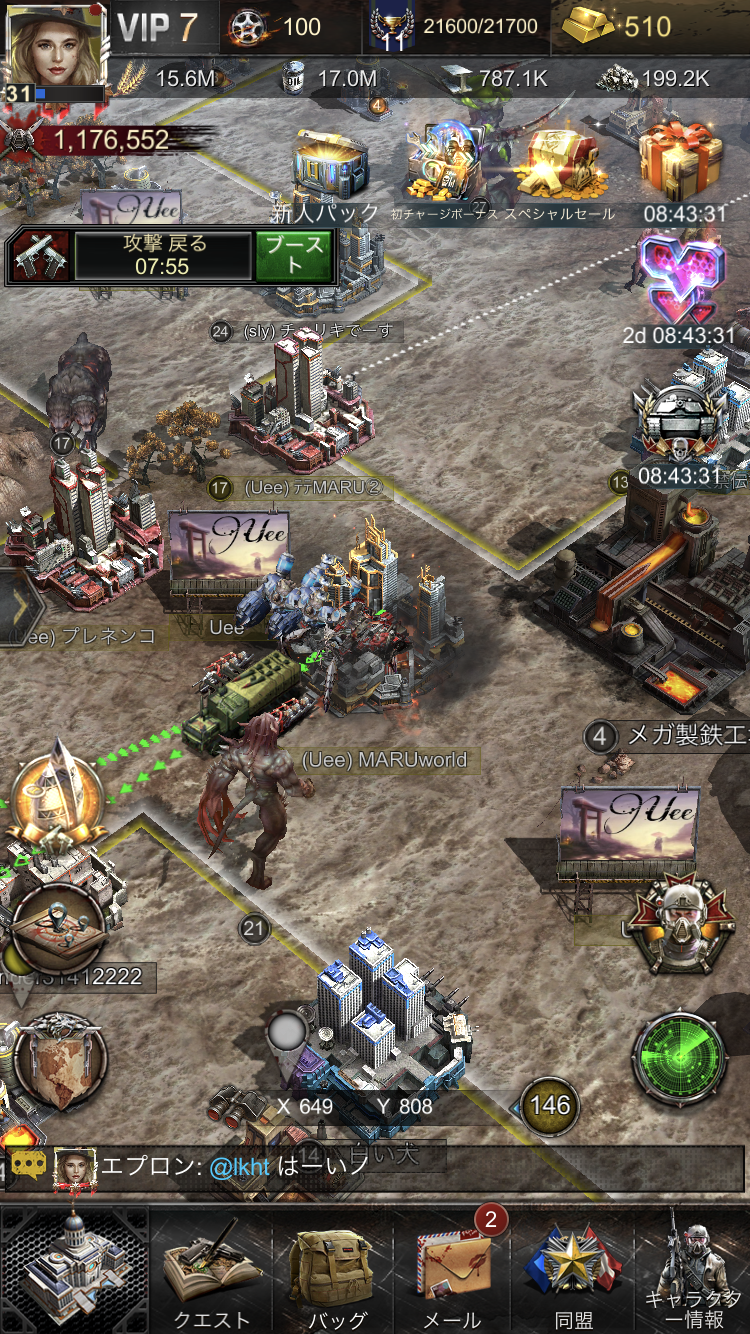Viewport: 750px width, 1334px height.
Task: Tap the VIP 7 badge
Action: [x=158, y=27]
